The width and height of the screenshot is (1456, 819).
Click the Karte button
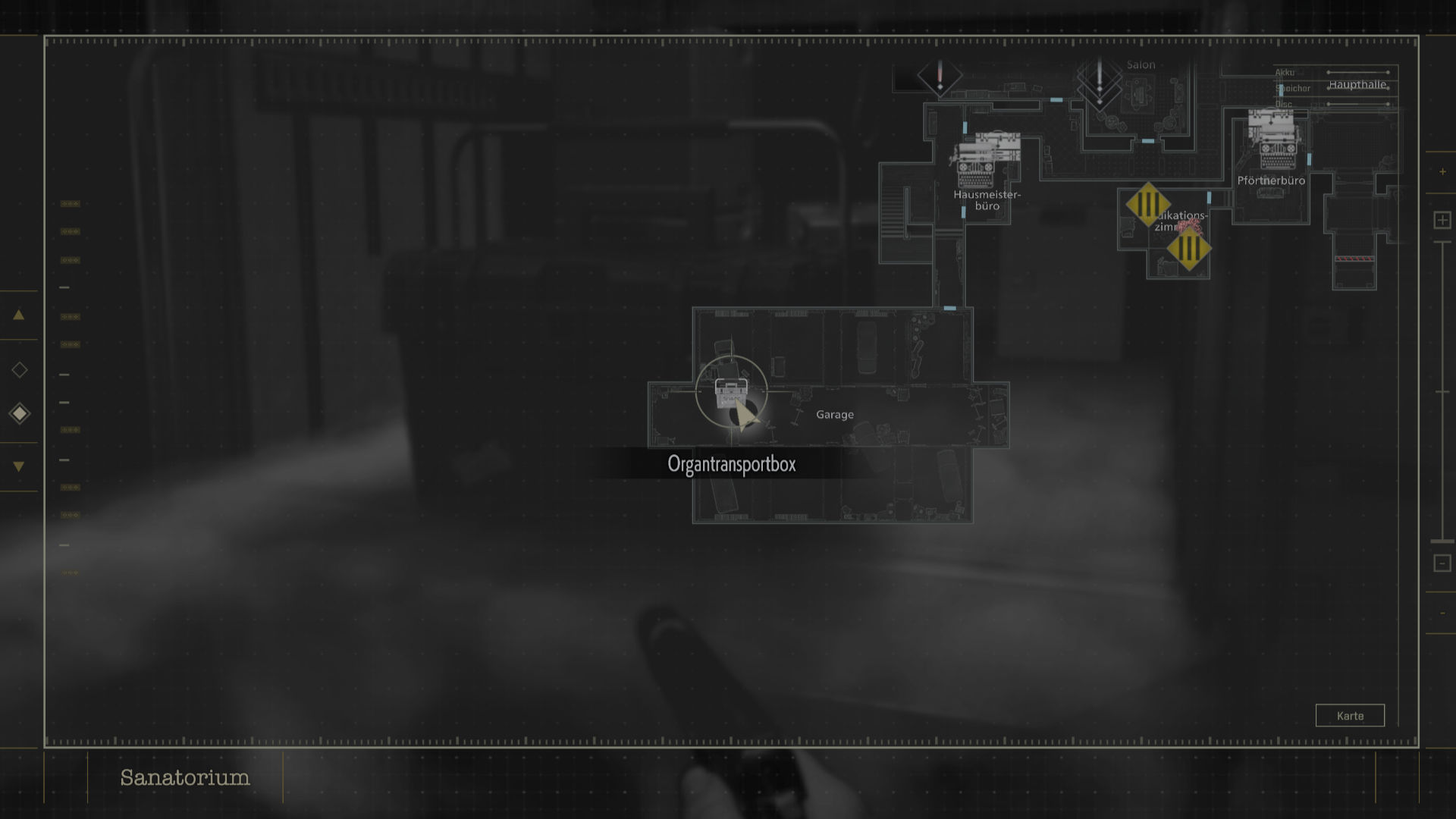coord(1350,715)
